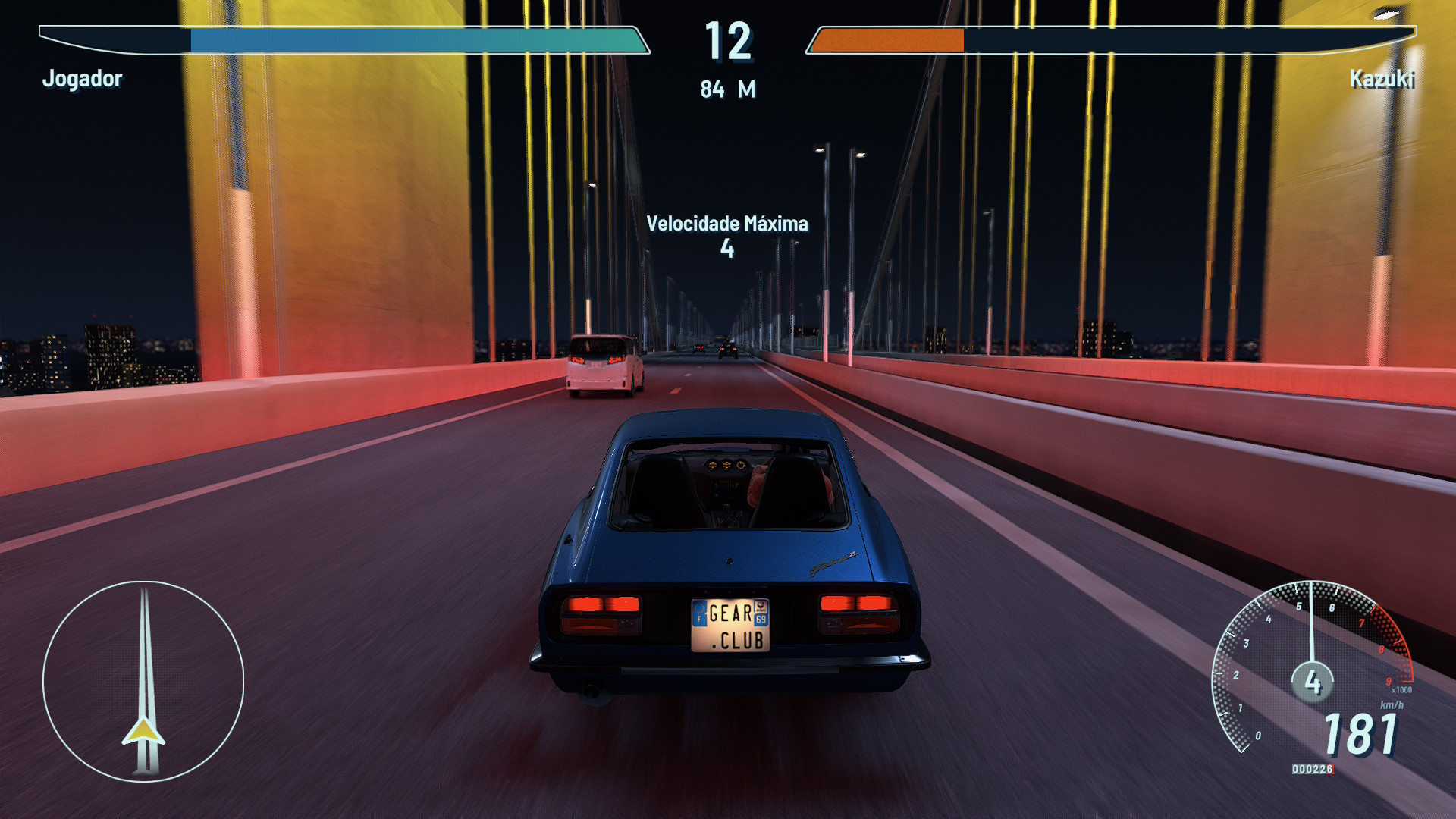Select the yellow player arrow on the minimap

[x=143, y=733]
